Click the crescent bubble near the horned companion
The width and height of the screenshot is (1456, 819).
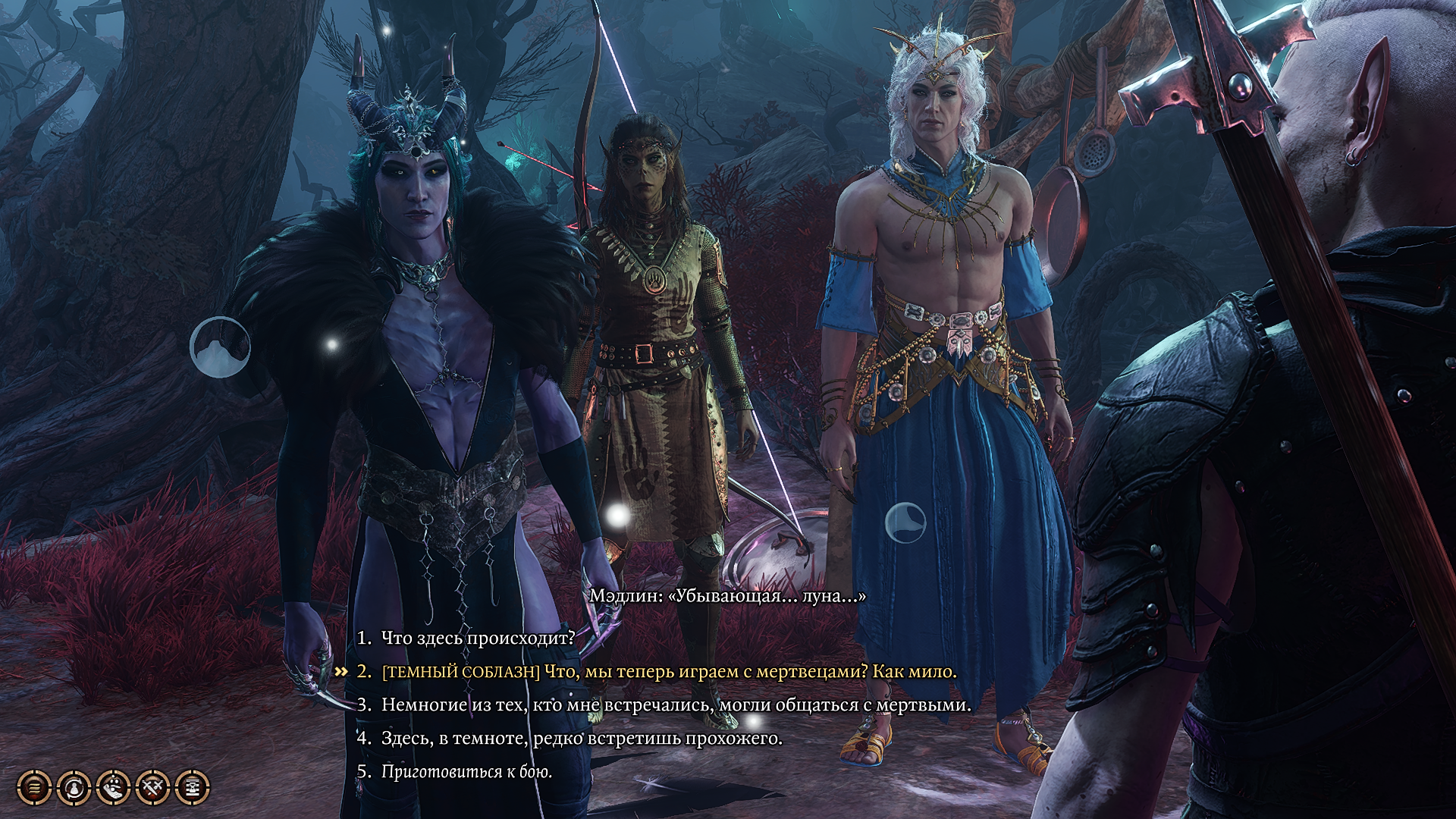221,348
